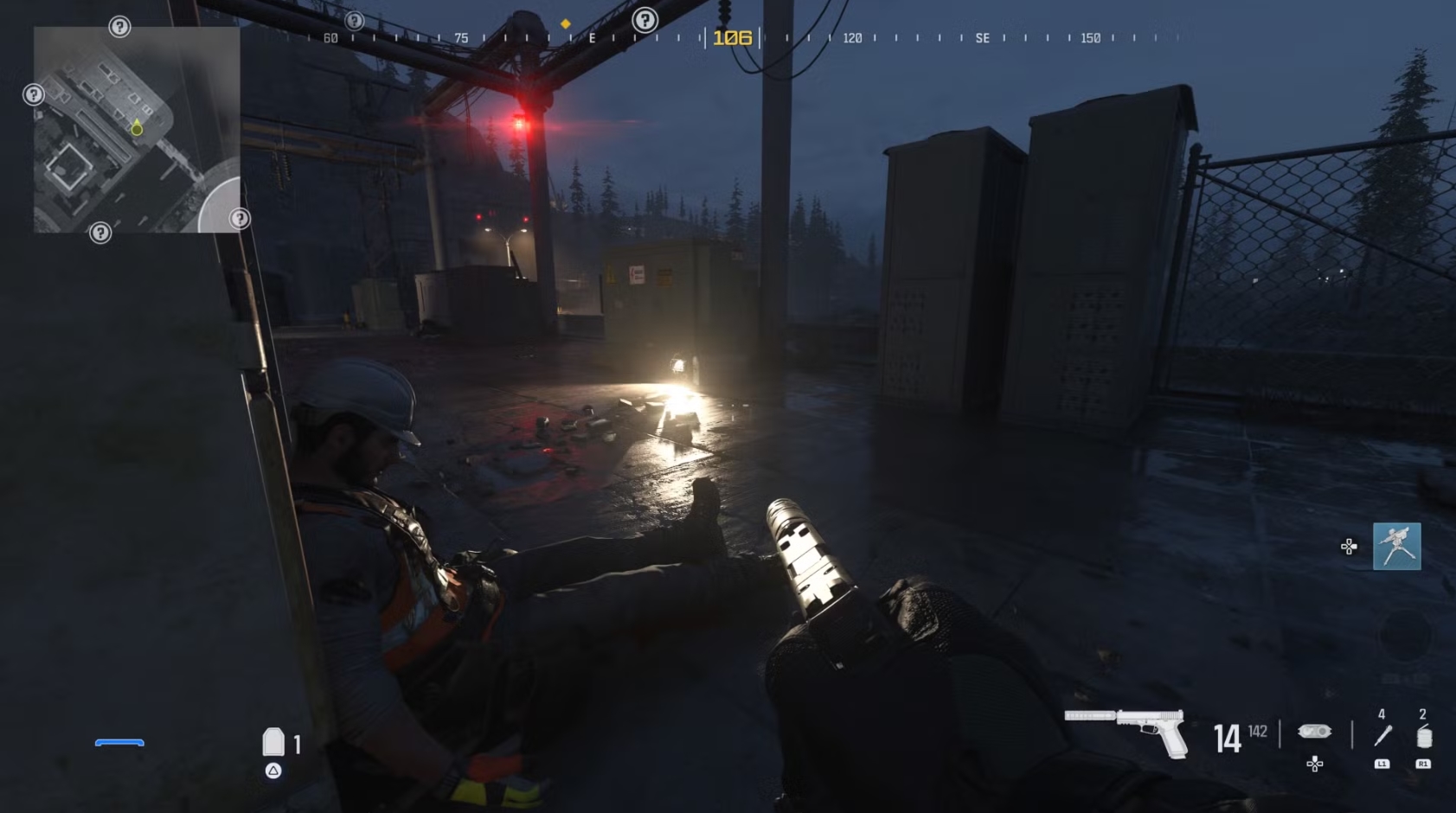Click the blue health bar

120,741
